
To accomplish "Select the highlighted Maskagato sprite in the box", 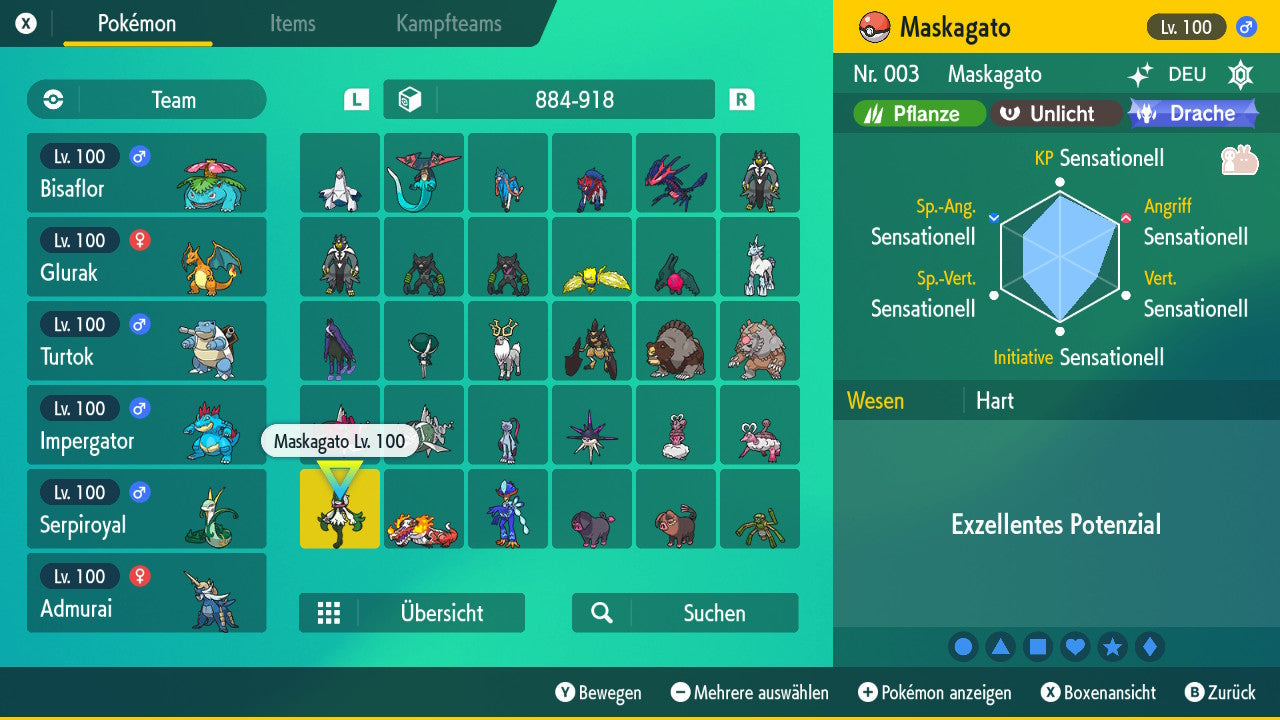I will pos(339,508).
